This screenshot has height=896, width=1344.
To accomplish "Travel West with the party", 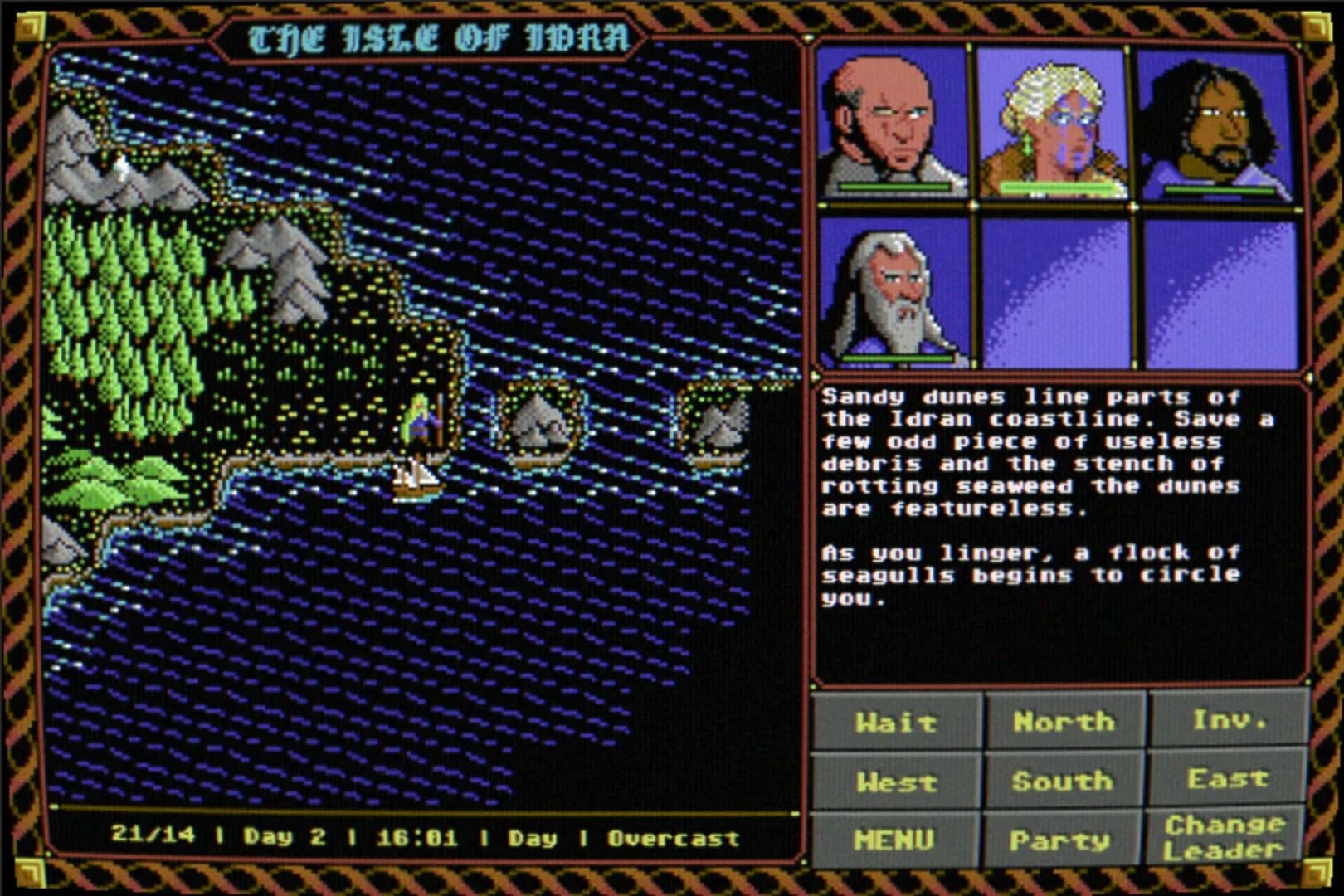I will 898,781.
